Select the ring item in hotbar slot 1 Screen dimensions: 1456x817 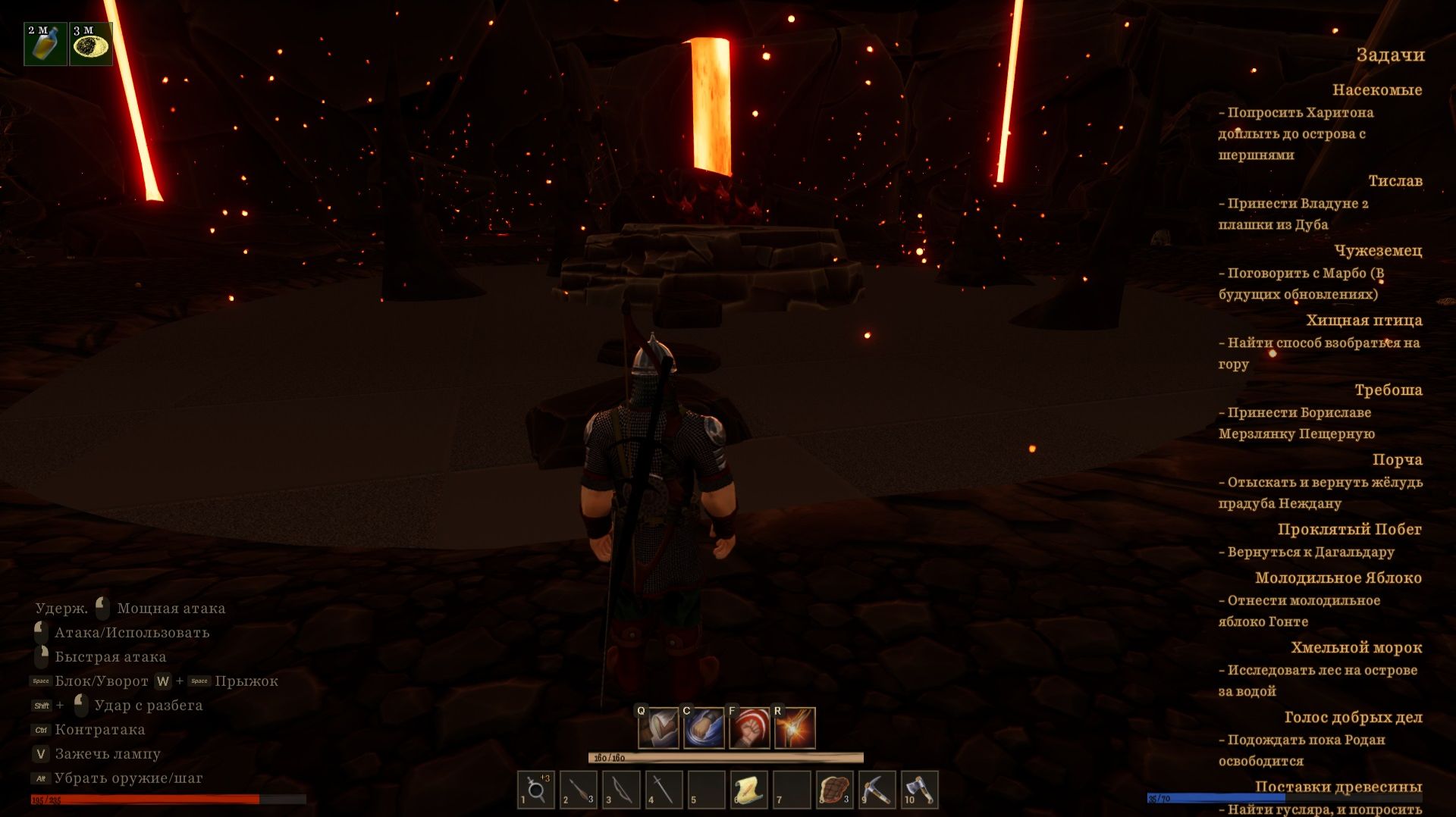click(x=535, y=790)
